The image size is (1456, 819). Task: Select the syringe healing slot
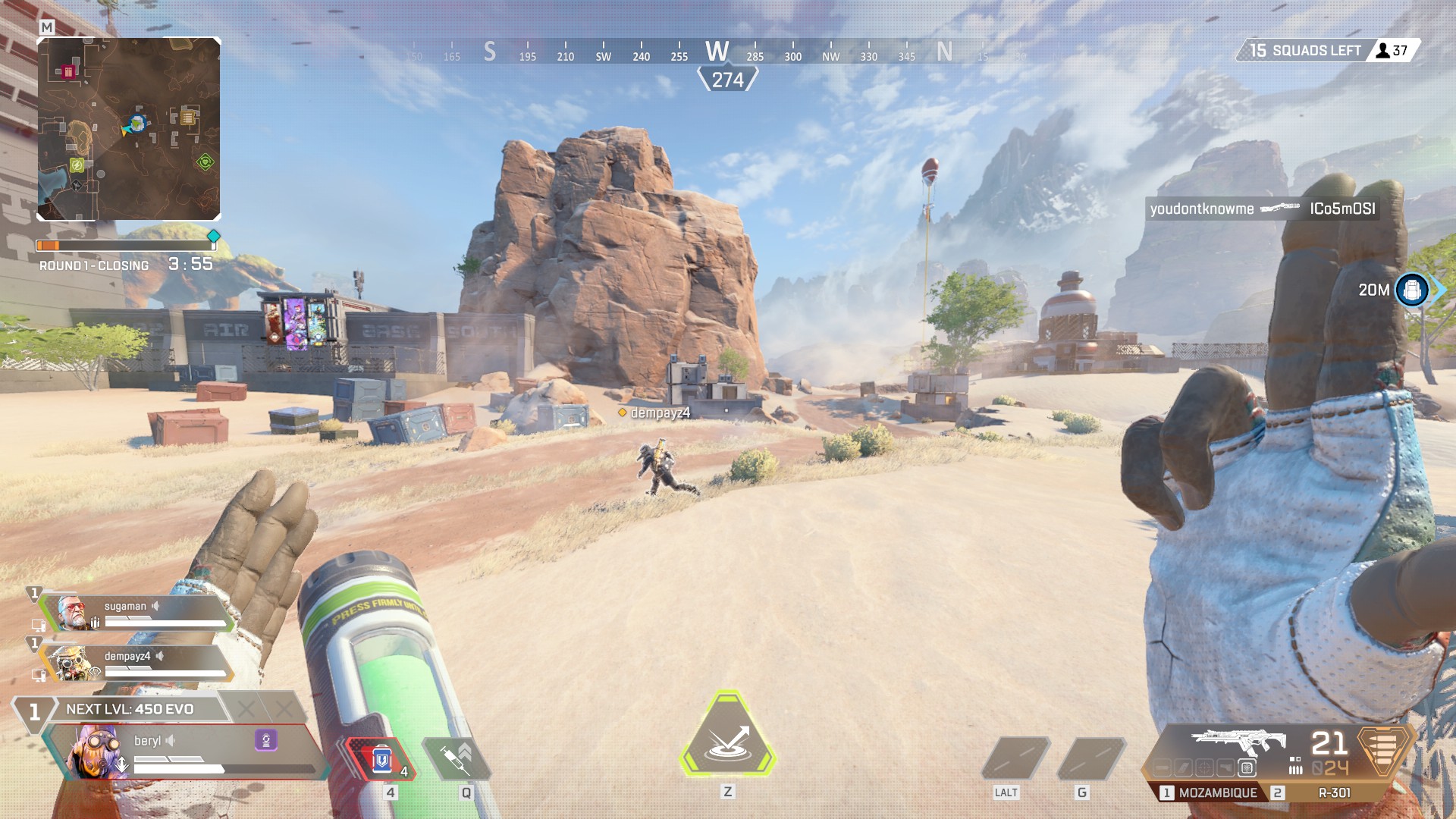[457, 758]
